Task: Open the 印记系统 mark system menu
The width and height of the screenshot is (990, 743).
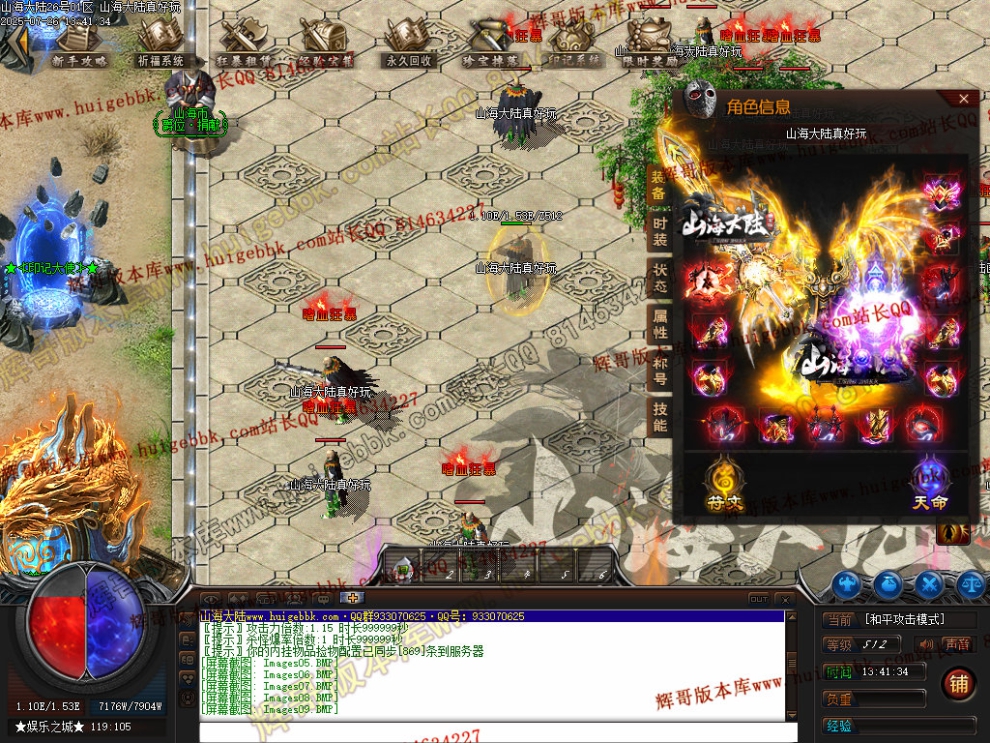Action: click(574, 43)
